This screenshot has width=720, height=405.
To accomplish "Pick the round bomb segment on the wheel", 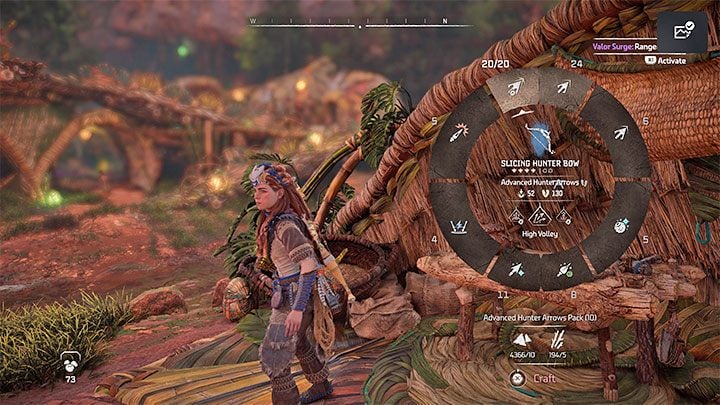I will click(619, 225).
